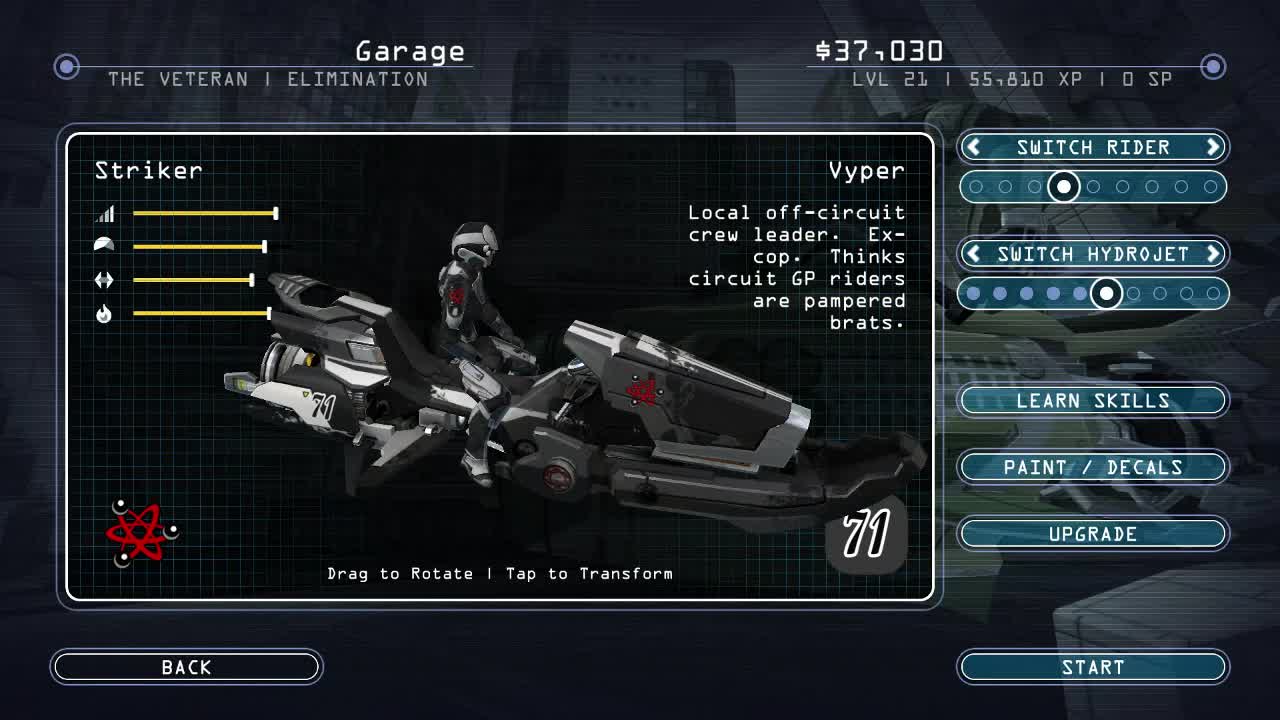Switch to next hydrojet with right arrow
The image size is (1280, 720).
pos(1213,254)
